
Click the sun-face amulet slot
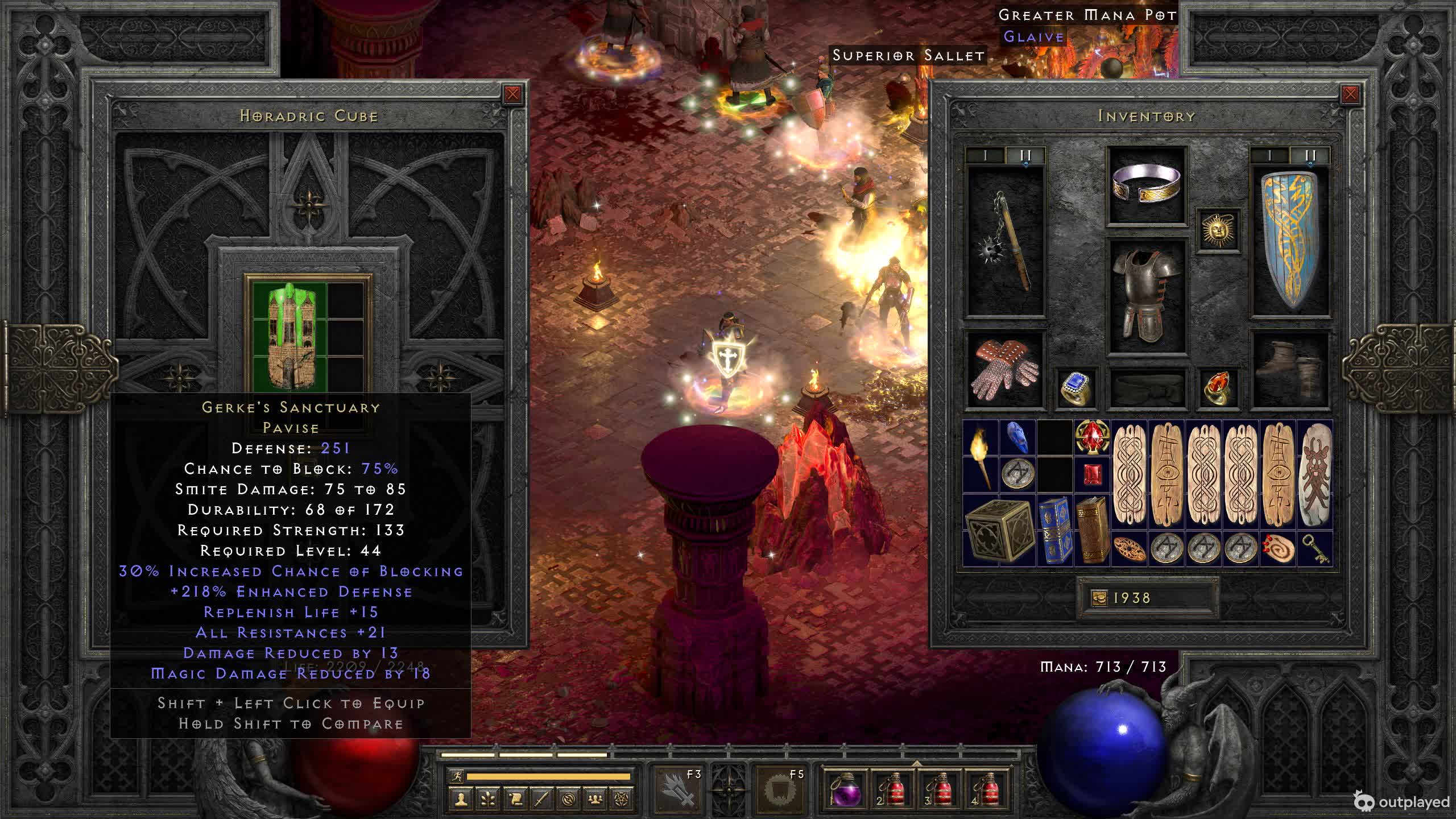click(x=1218, y=230)
